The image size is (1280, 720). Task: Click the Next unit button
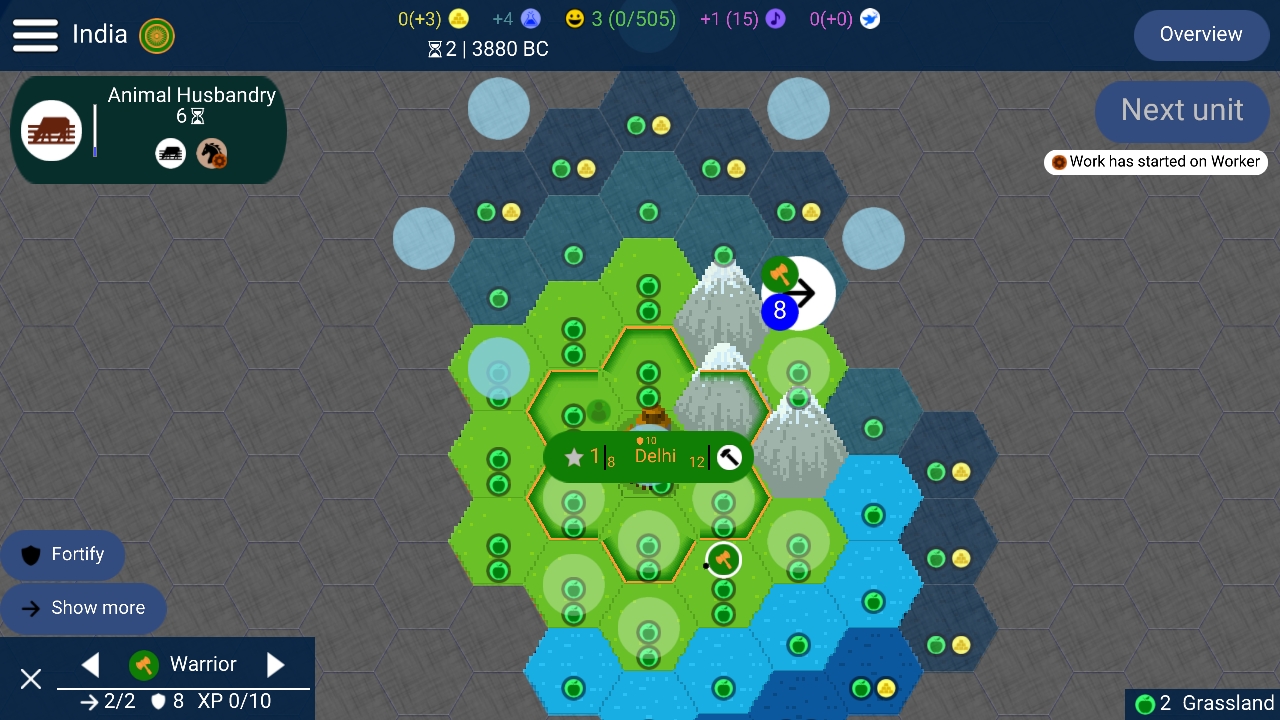tap(1182, 111)
